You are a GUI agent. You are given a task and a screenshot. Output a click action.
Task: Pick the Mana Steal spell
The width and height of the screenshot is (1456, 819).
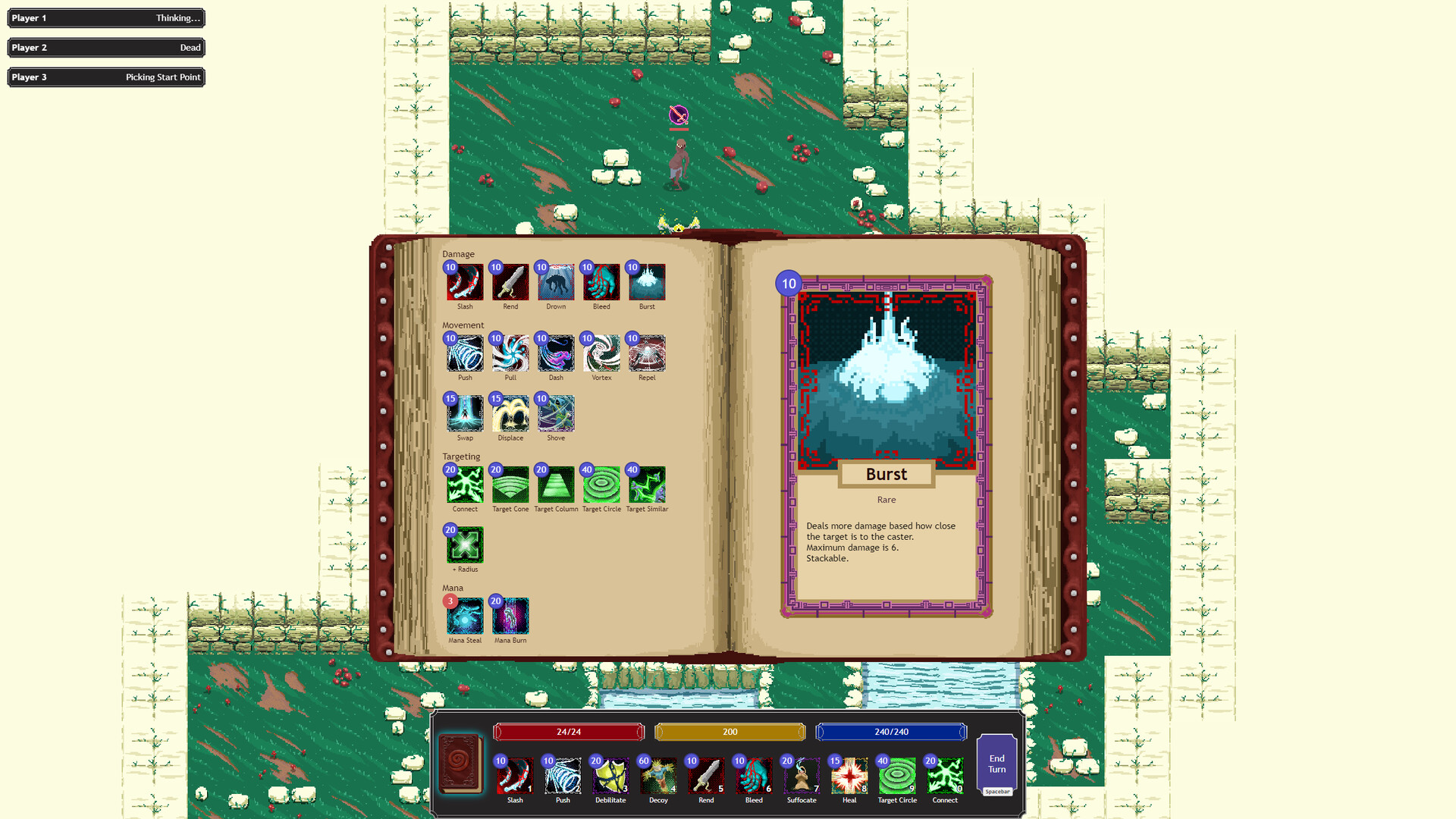[x=464, y=617]
